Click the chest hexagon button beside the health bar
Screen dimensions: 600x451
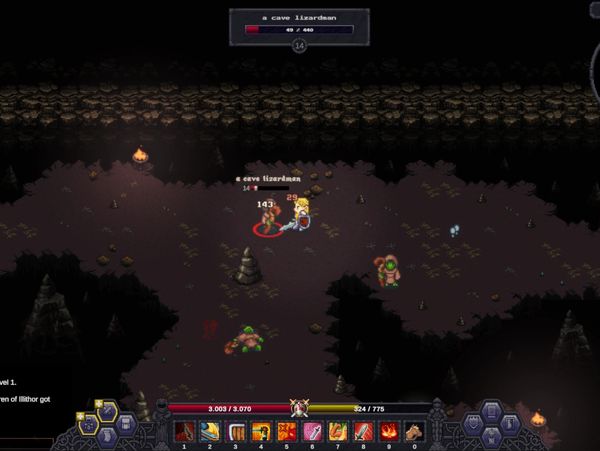coord(127,424)
